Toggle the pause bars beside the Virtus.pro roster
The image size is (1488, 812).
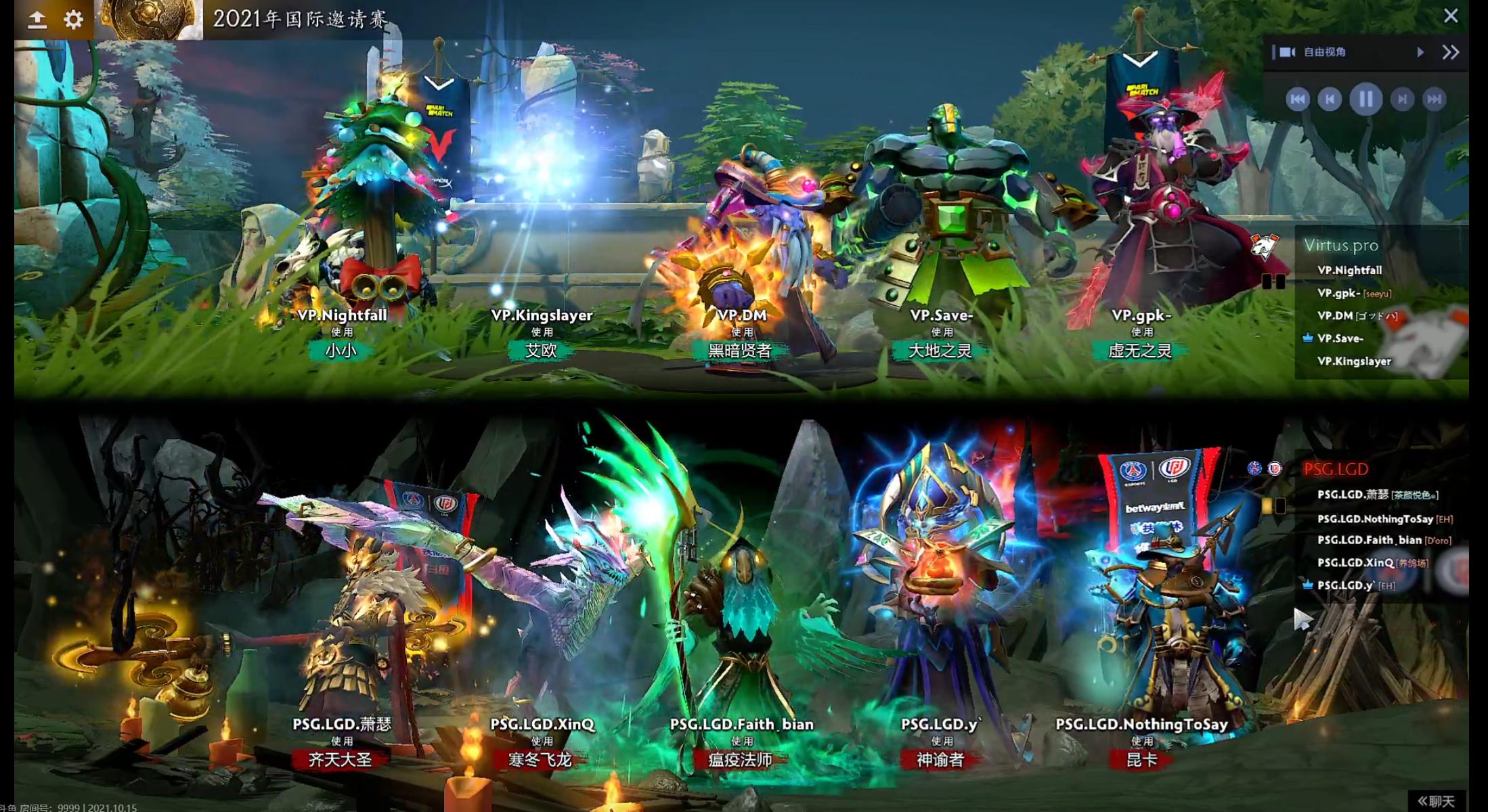pyautogui.click(x=1274, y=281)
